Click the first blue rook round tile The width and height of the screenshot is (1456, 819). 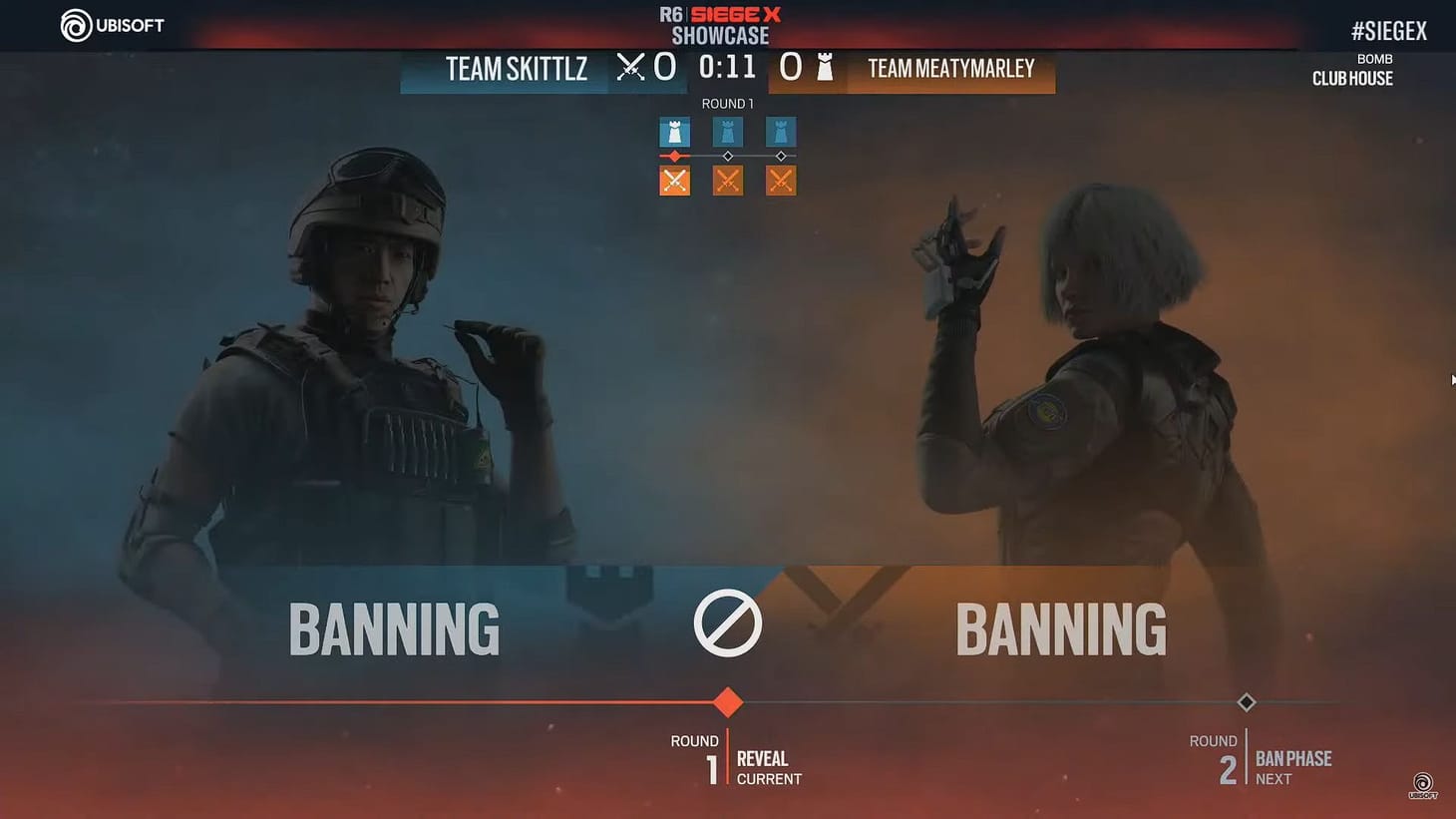[674, 131]
